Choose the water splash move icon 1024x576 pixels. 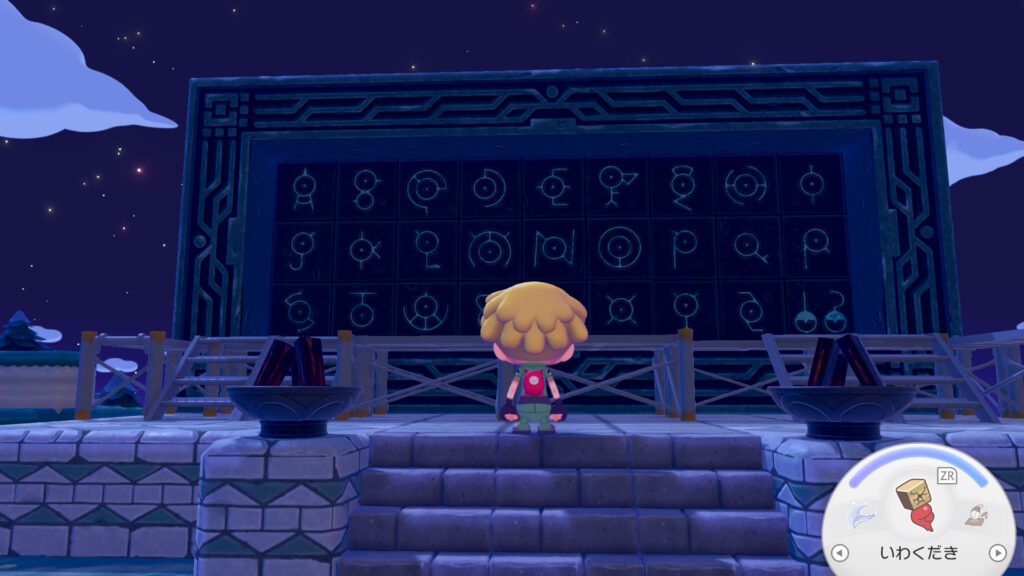(x=862, y=516)
